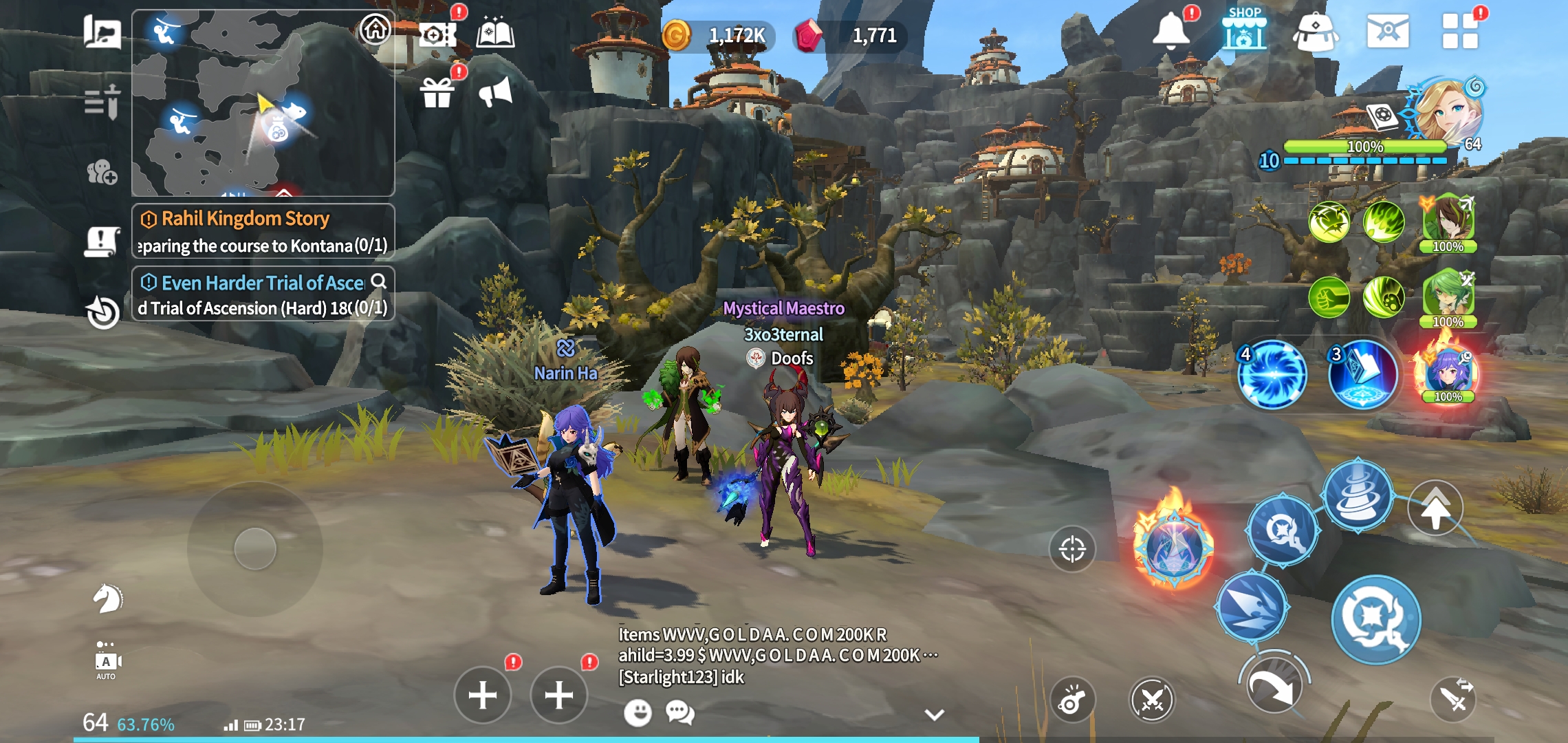
Task: Expand the Even Harder Trial of Ascension search
Action: tap(378, 282)
